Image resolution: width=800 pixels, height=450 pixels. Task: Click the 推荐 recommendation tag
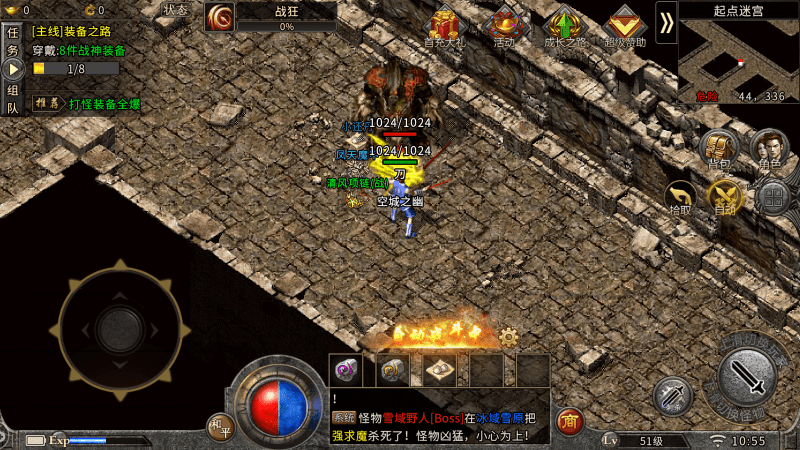[x=45, y=103]
